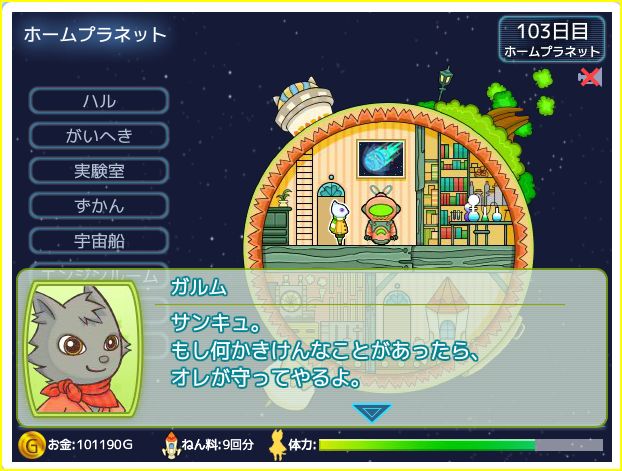622x471 pixels.
Task: Advance dialogue with the blue down arrow
Action: point(372,412)
